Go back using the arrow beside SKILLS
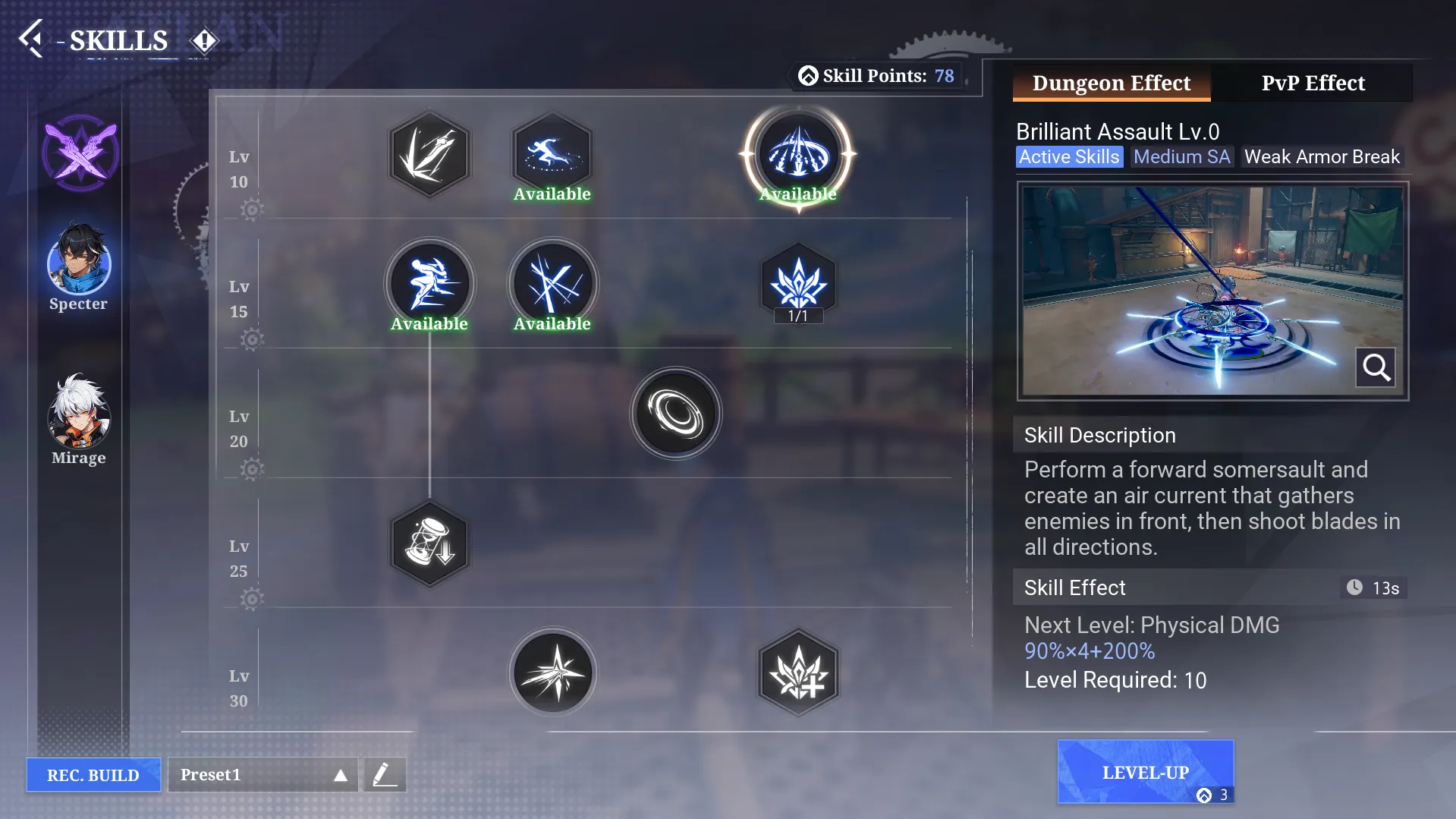 tap(32, 39)
